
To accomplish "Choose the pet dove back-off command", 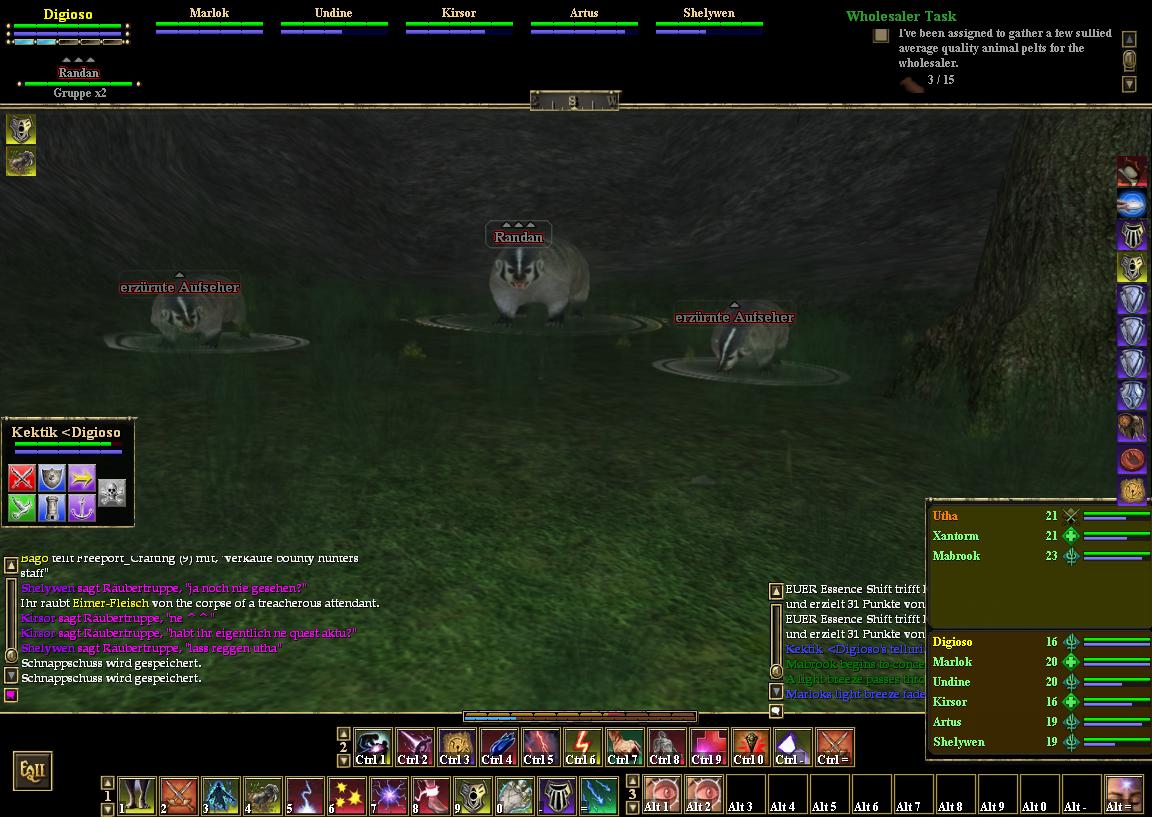I will 22,508.
